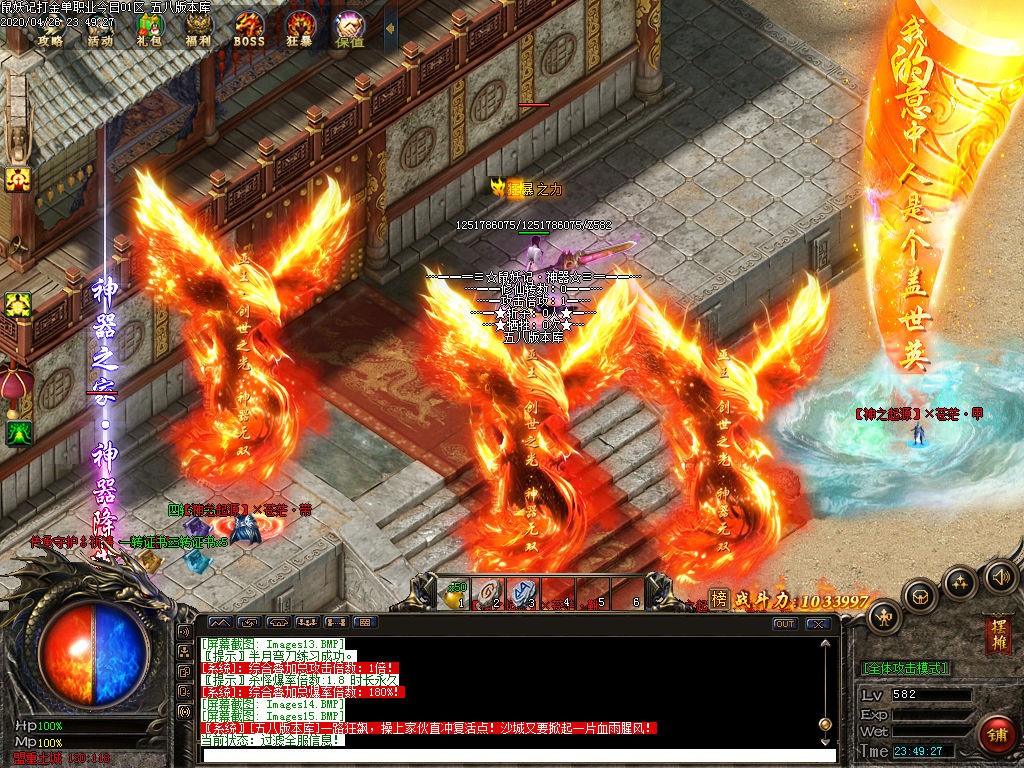This screenshot has width=1024, height=768.
Task: Close the chat panel with X button
Action: tap(819, 624)
